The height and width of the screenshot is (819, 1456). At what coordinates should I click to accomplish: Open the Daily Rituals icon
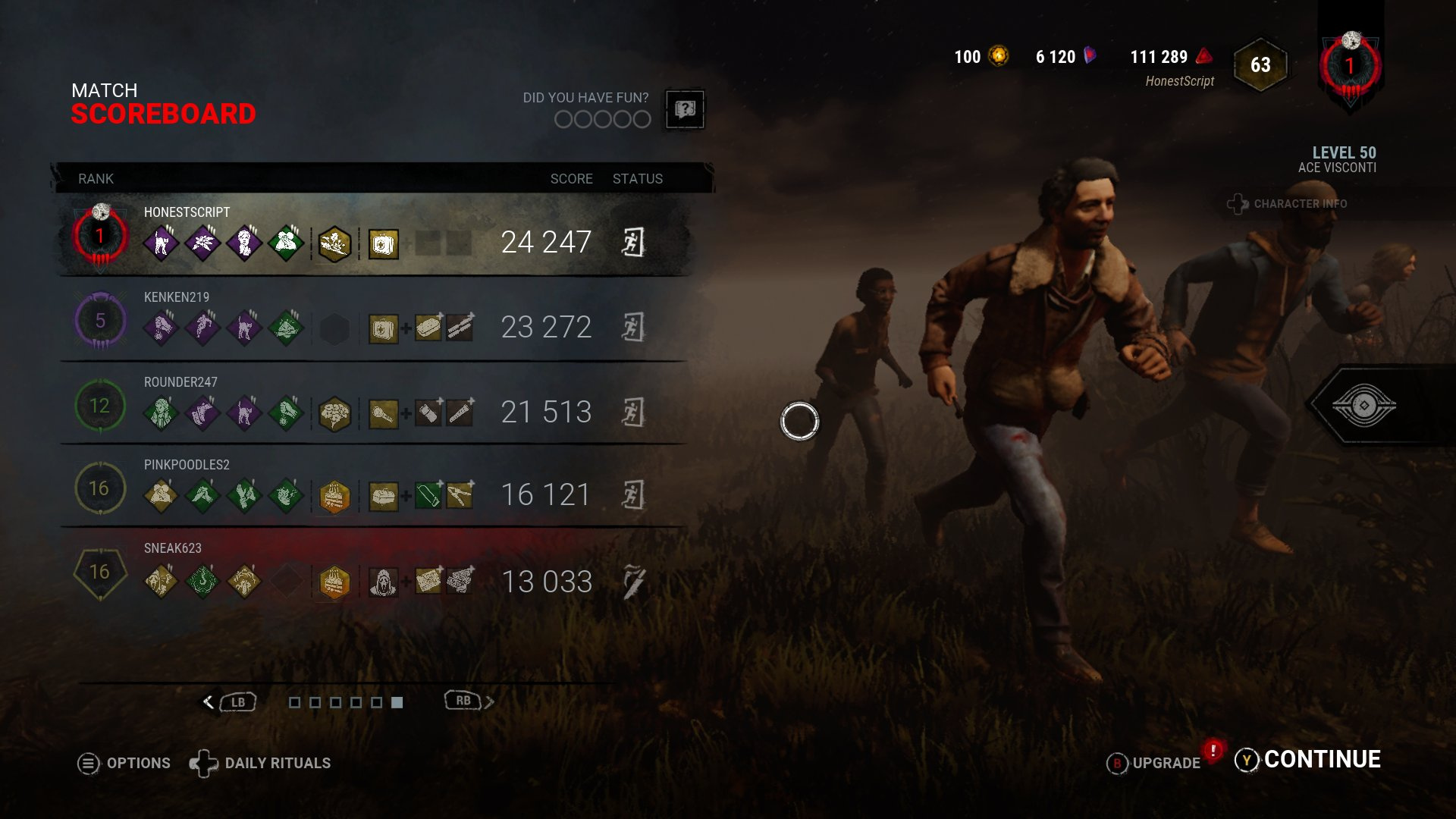(203, 763)
